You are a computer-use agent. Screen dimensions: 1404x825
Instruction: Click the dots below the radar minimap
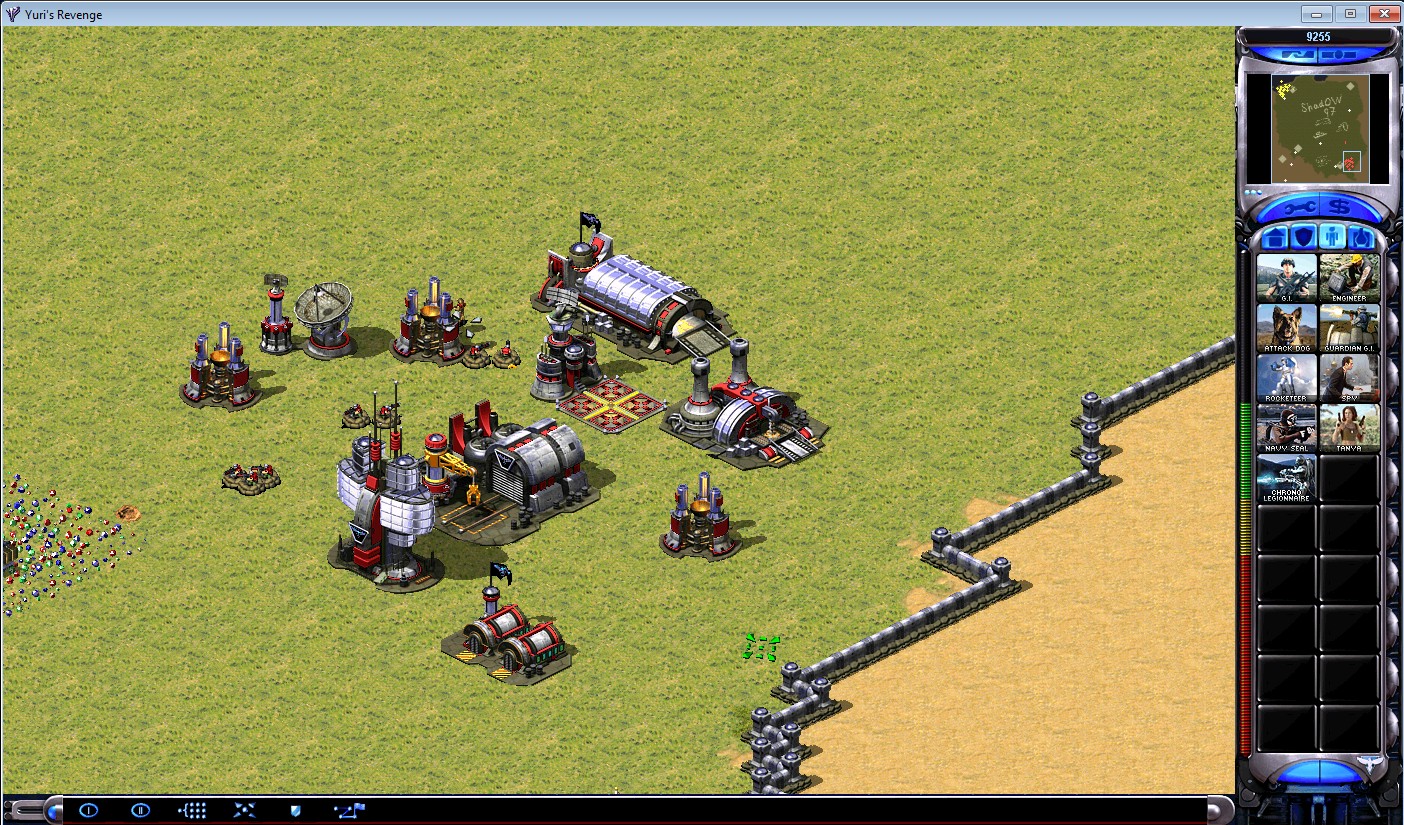point(1253,191)
